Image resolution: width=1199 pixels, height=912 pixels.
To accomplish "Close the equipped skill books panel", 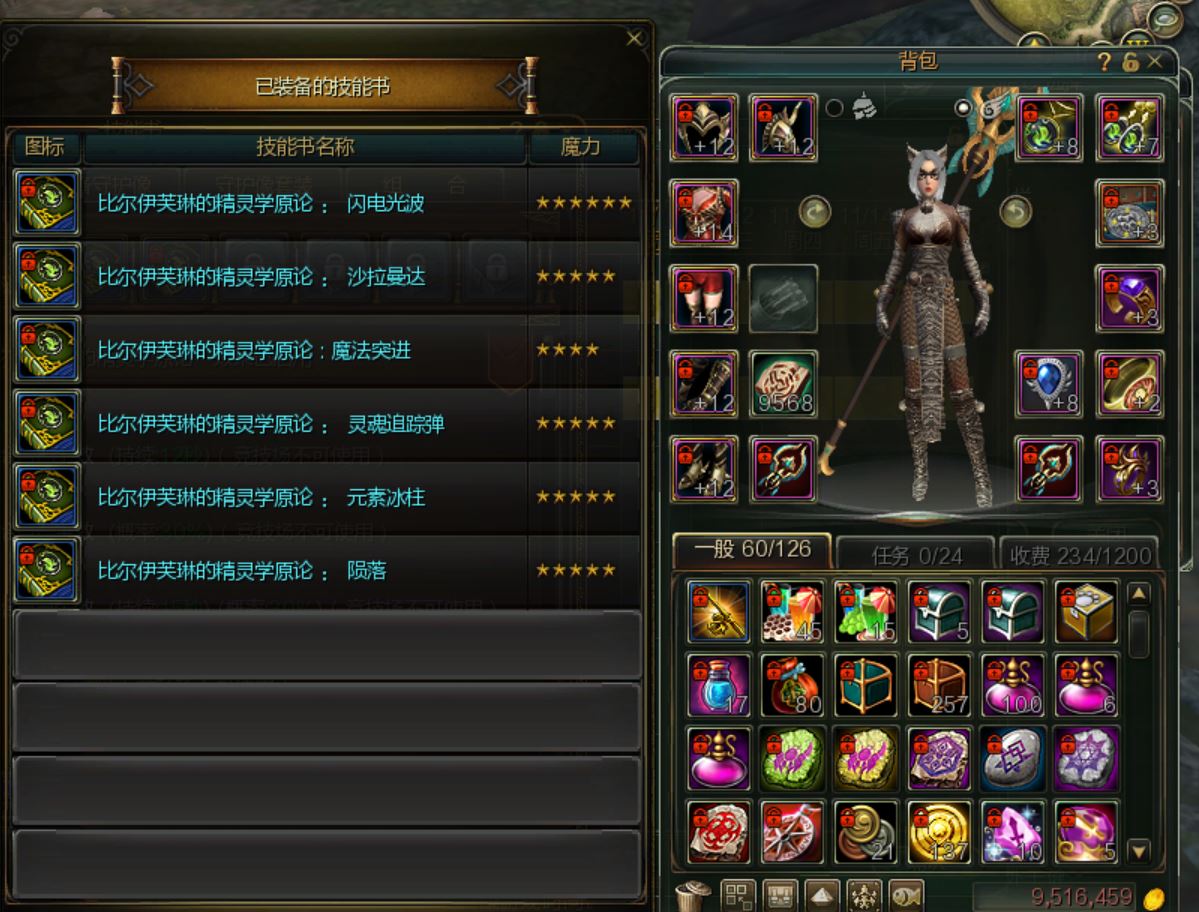I will pyautogui.click(x=634, y=38).
